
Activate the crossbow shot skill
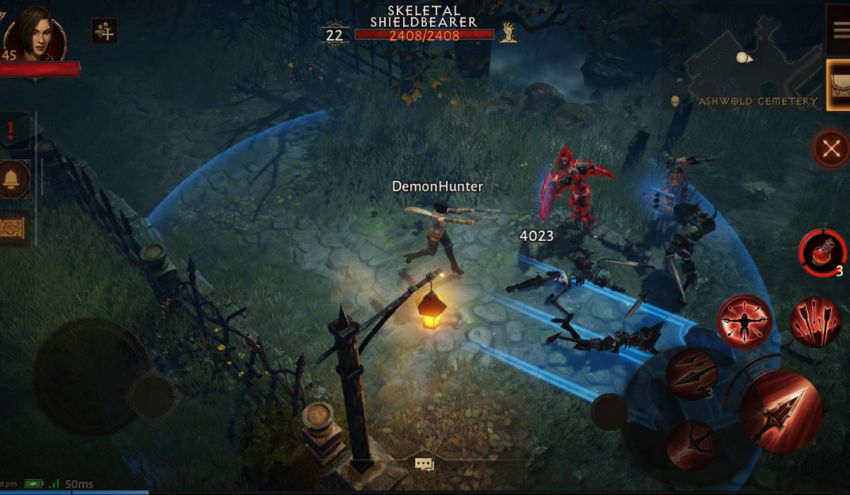(x=691, y=444)
